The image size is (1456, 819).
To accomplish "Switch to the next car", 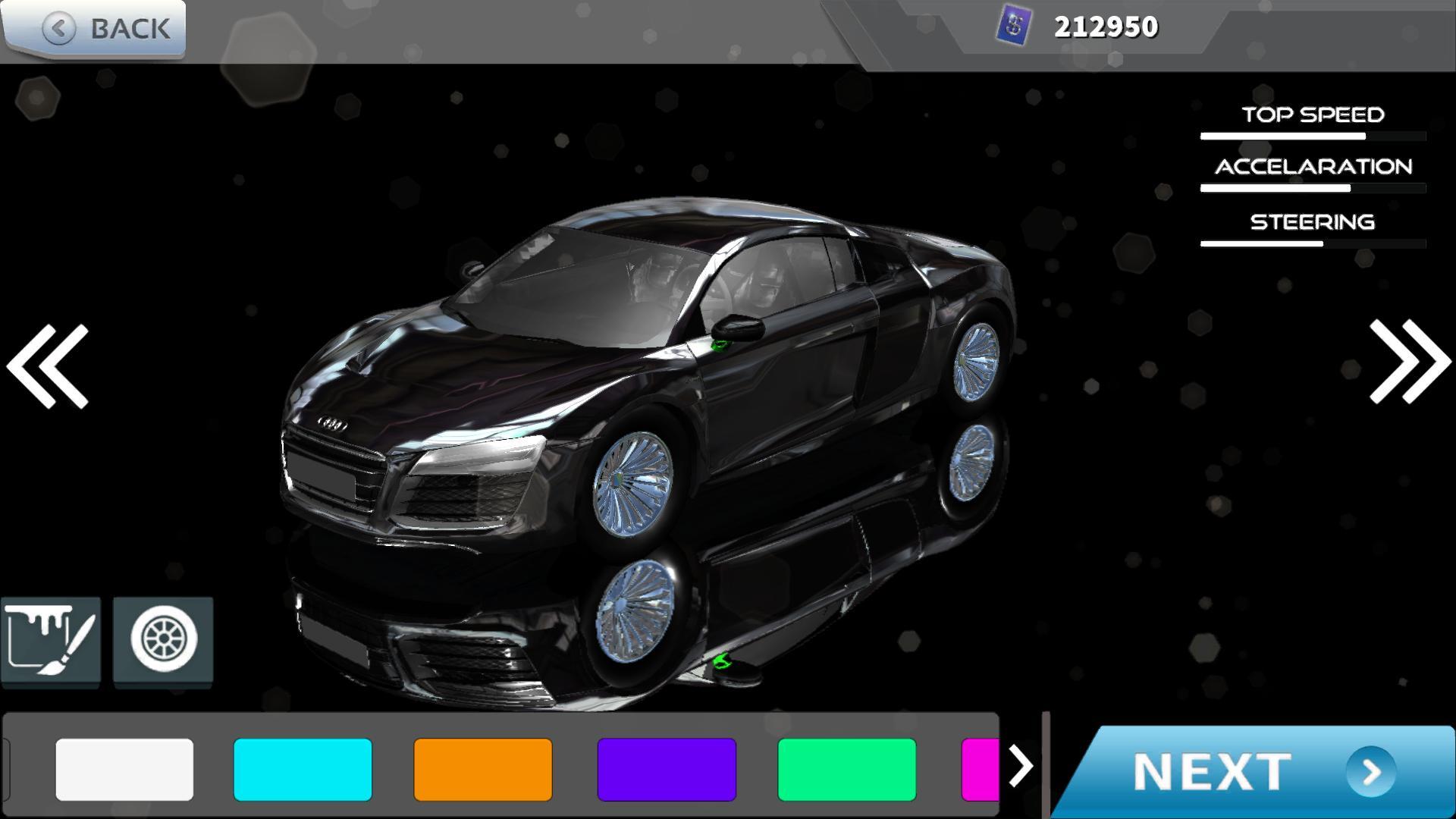I will (1409, 361).
